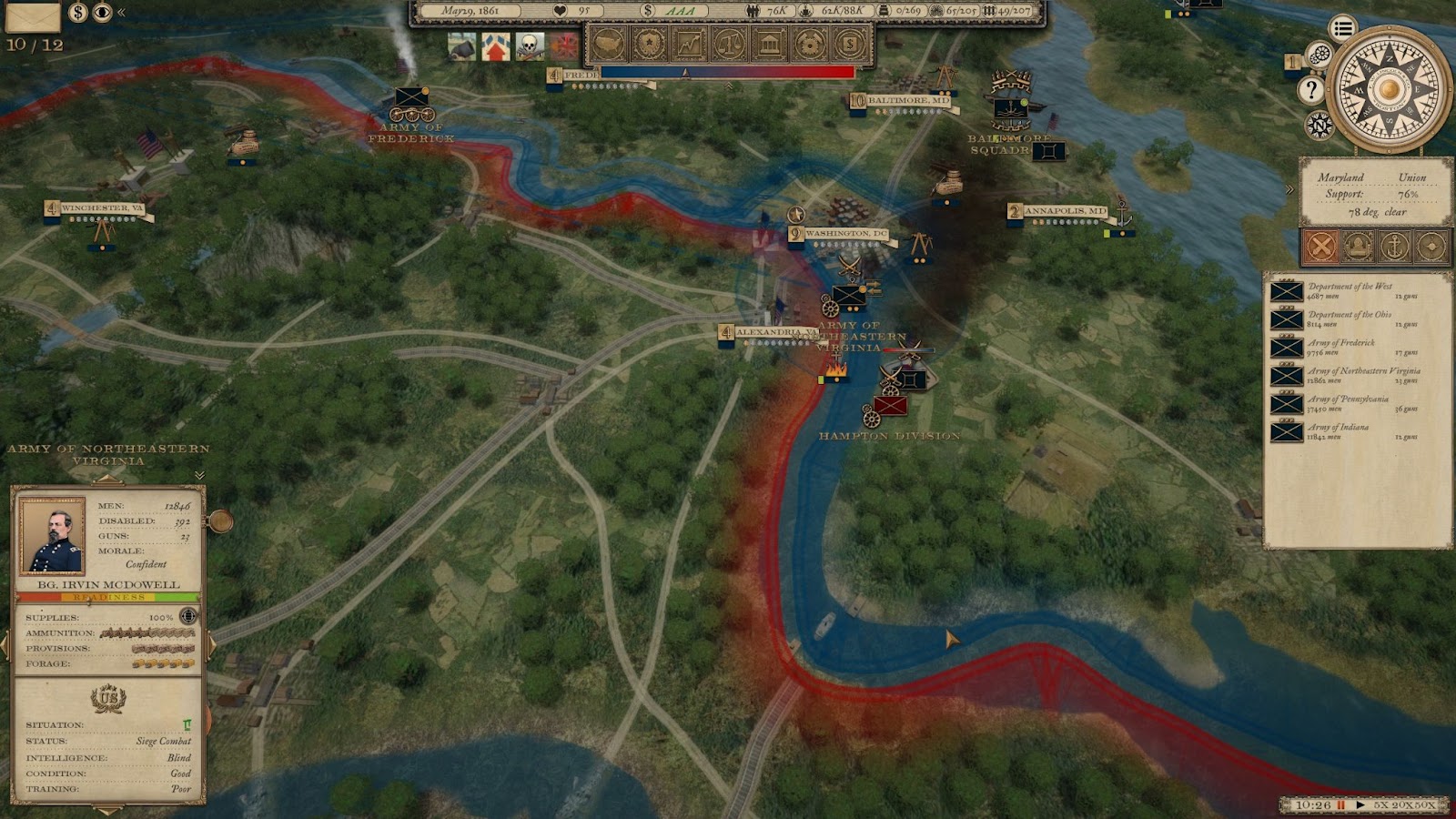Click BG. Irvin McDowell's portrait
The image size is (1456, 819).
pyautogui.click(x=53, y=535)
